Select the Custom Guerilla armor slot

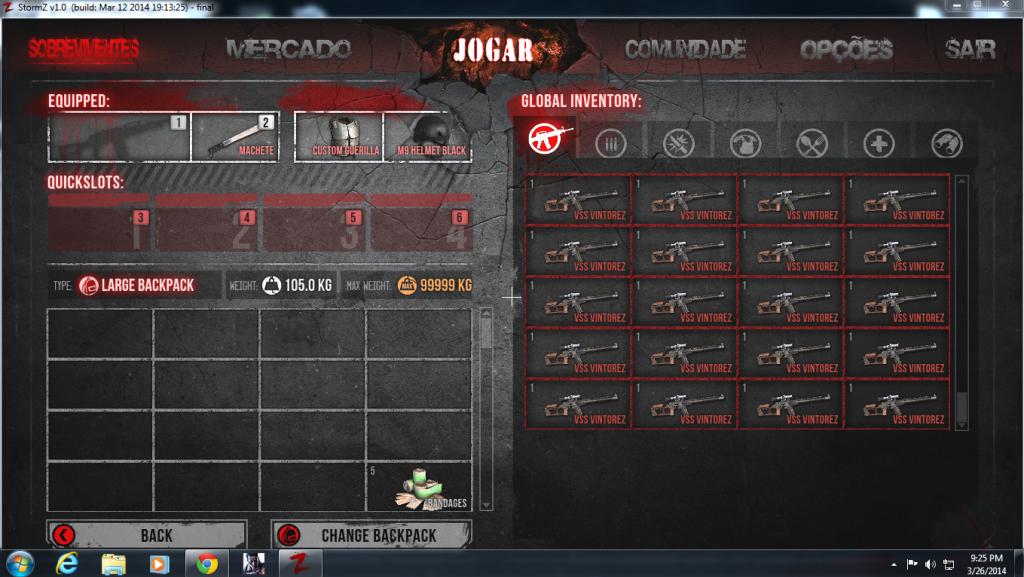tap(339, 137)
